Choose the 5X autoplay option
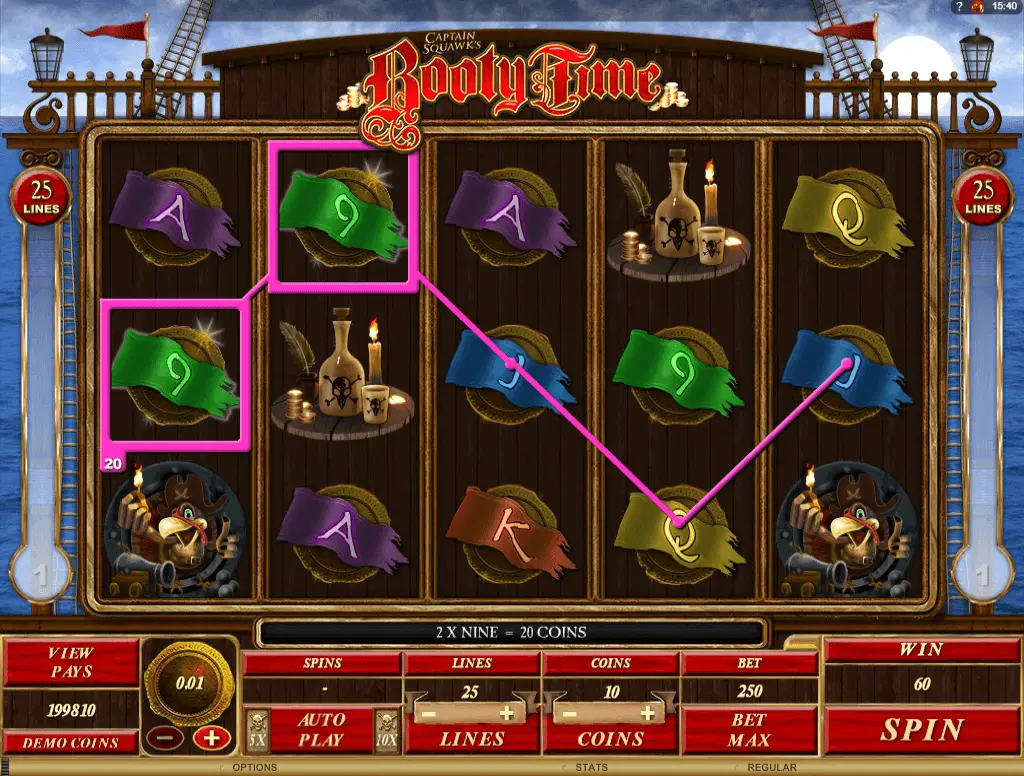This screenshot has height=776, width=1024. pyautogui.click(x=257, y=730)
